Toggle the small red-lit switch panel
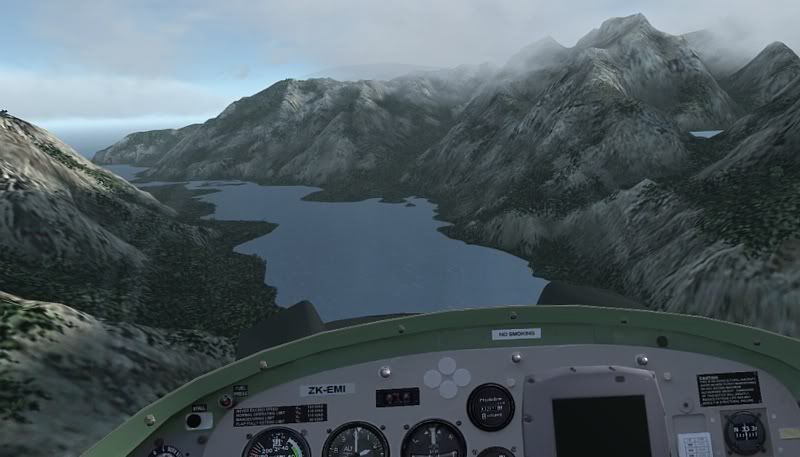 pos(397,397)
